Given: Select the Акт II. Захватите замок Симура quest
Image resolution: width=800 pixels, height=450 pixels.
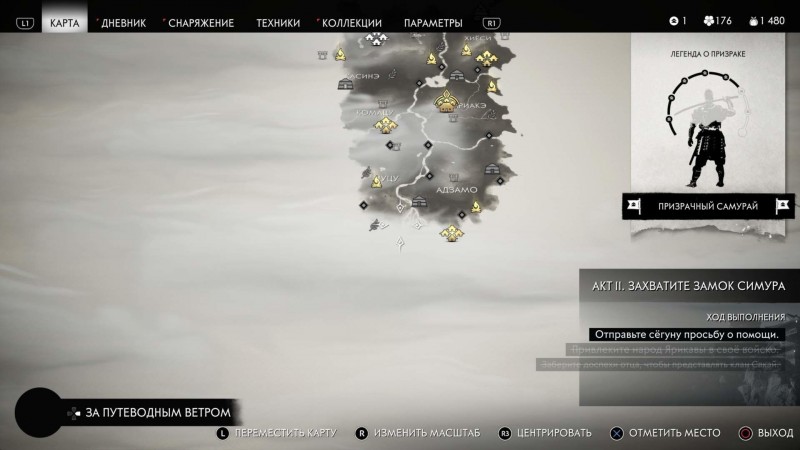Looking at the screenshot, I should point(689,284).
